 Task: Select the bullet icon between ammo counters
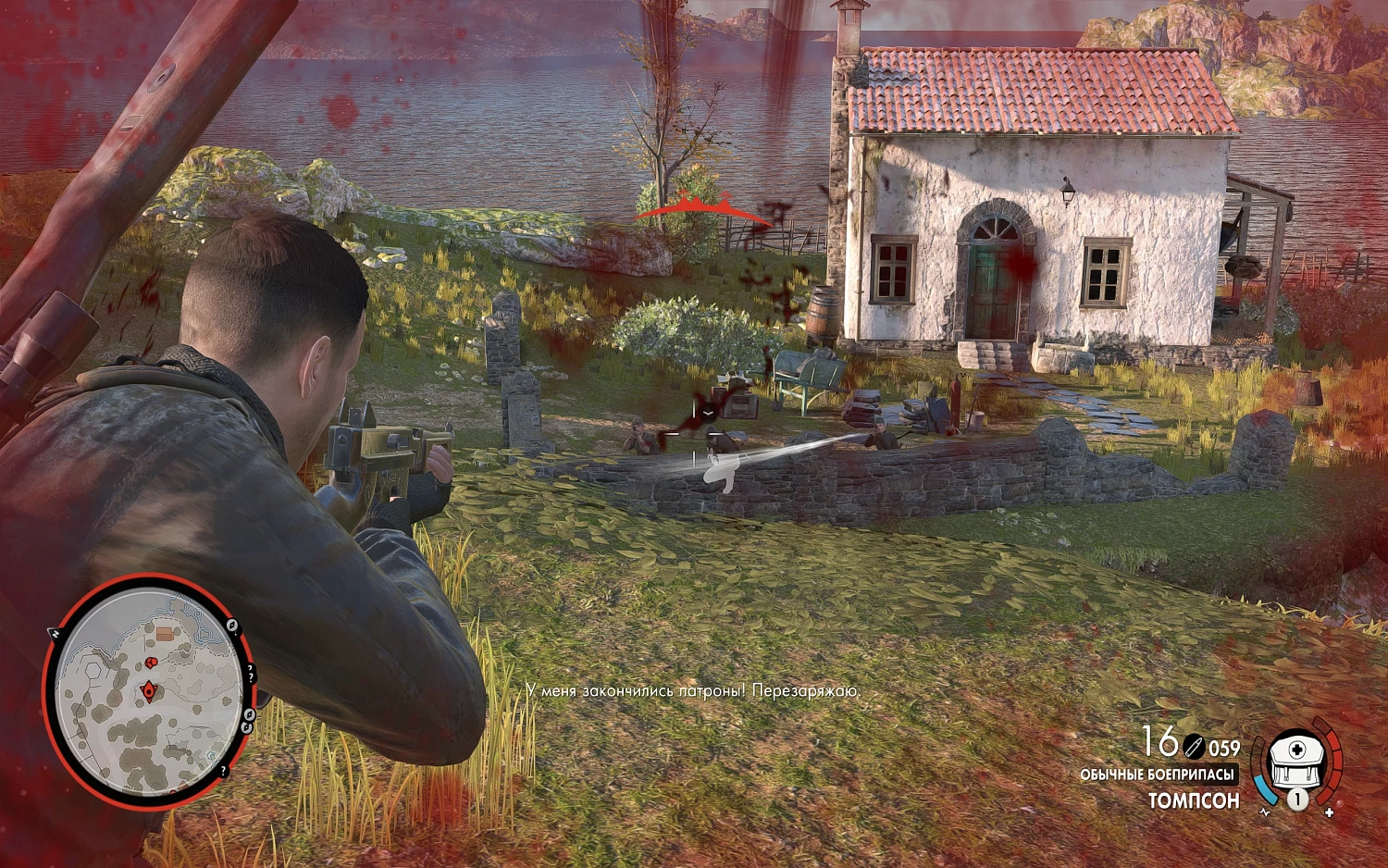tap(1194, 746)
